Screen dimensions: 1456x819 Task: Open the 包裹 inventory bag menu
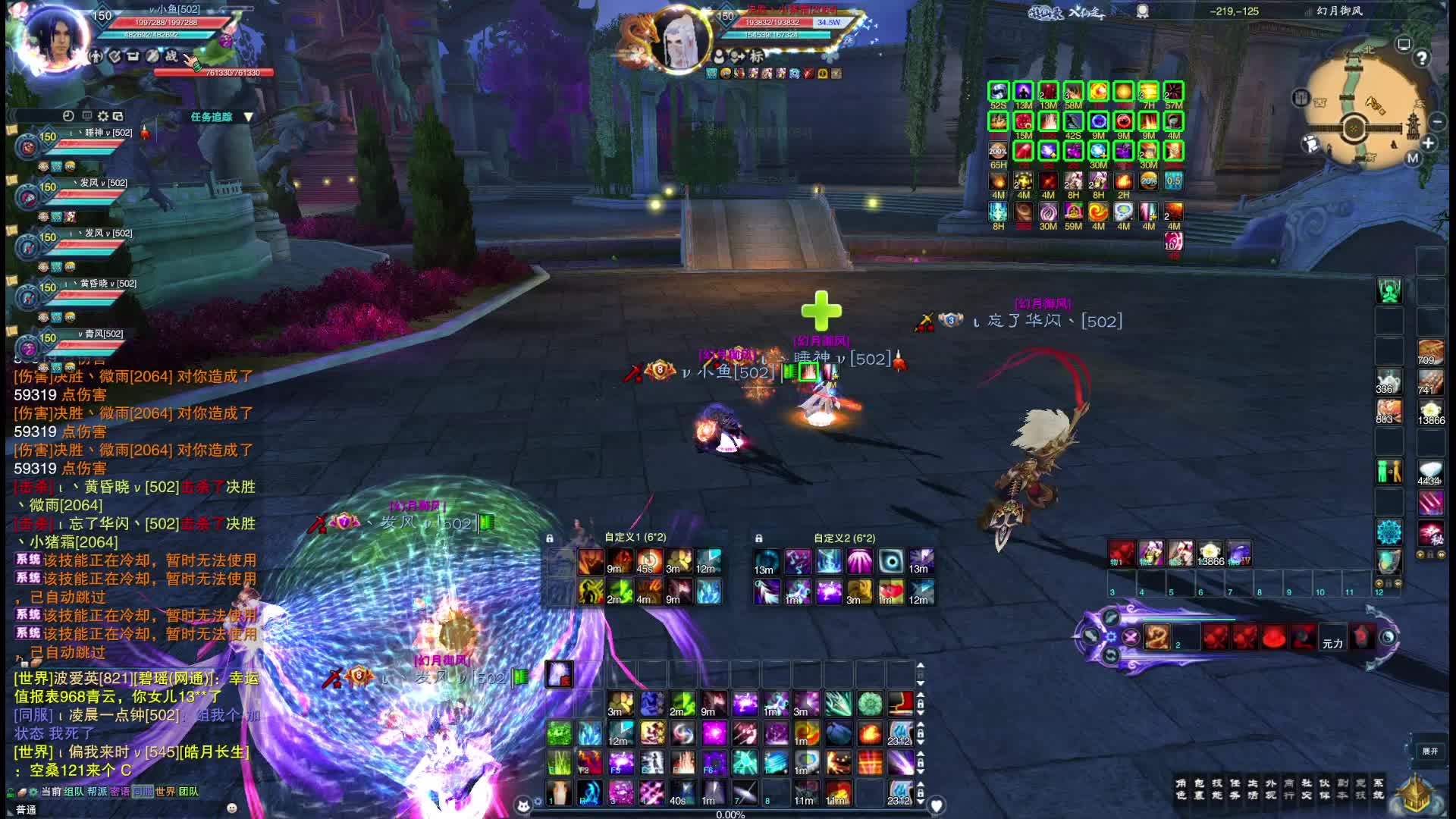pos(1199,789)
